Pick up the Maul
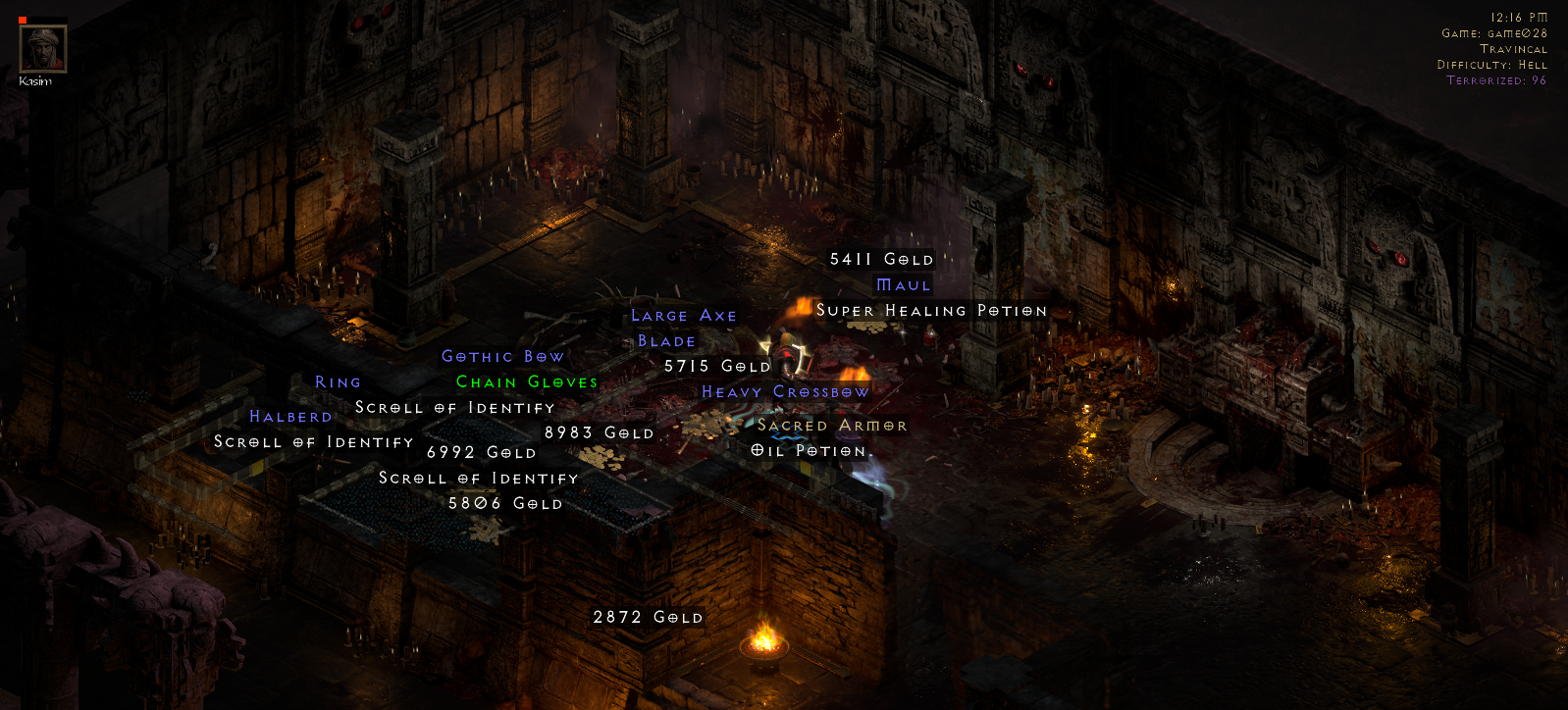1568x710 pixels. coord(902,284)
